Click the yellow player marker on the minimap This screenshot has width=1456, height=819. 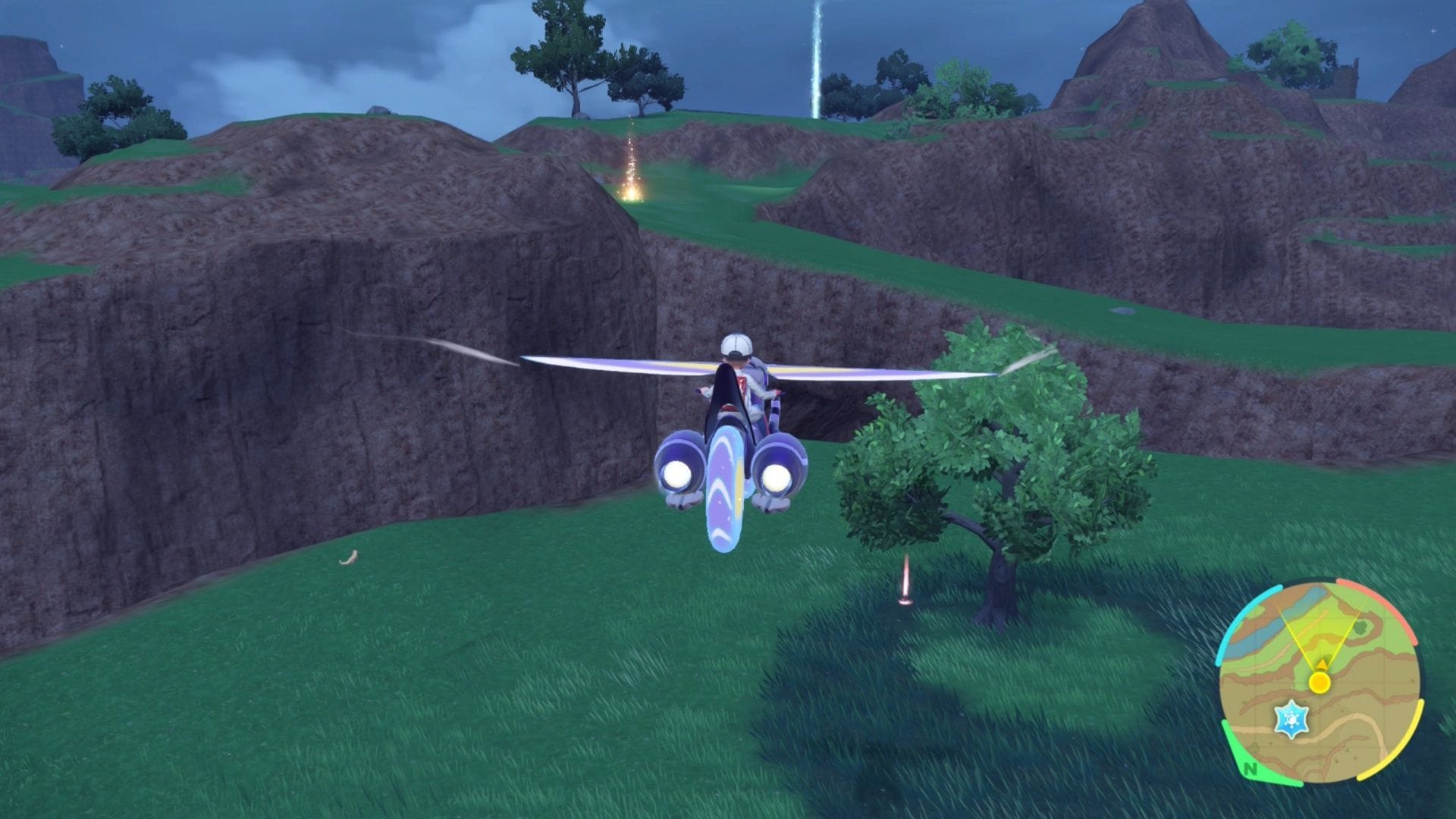(1319, 682)
